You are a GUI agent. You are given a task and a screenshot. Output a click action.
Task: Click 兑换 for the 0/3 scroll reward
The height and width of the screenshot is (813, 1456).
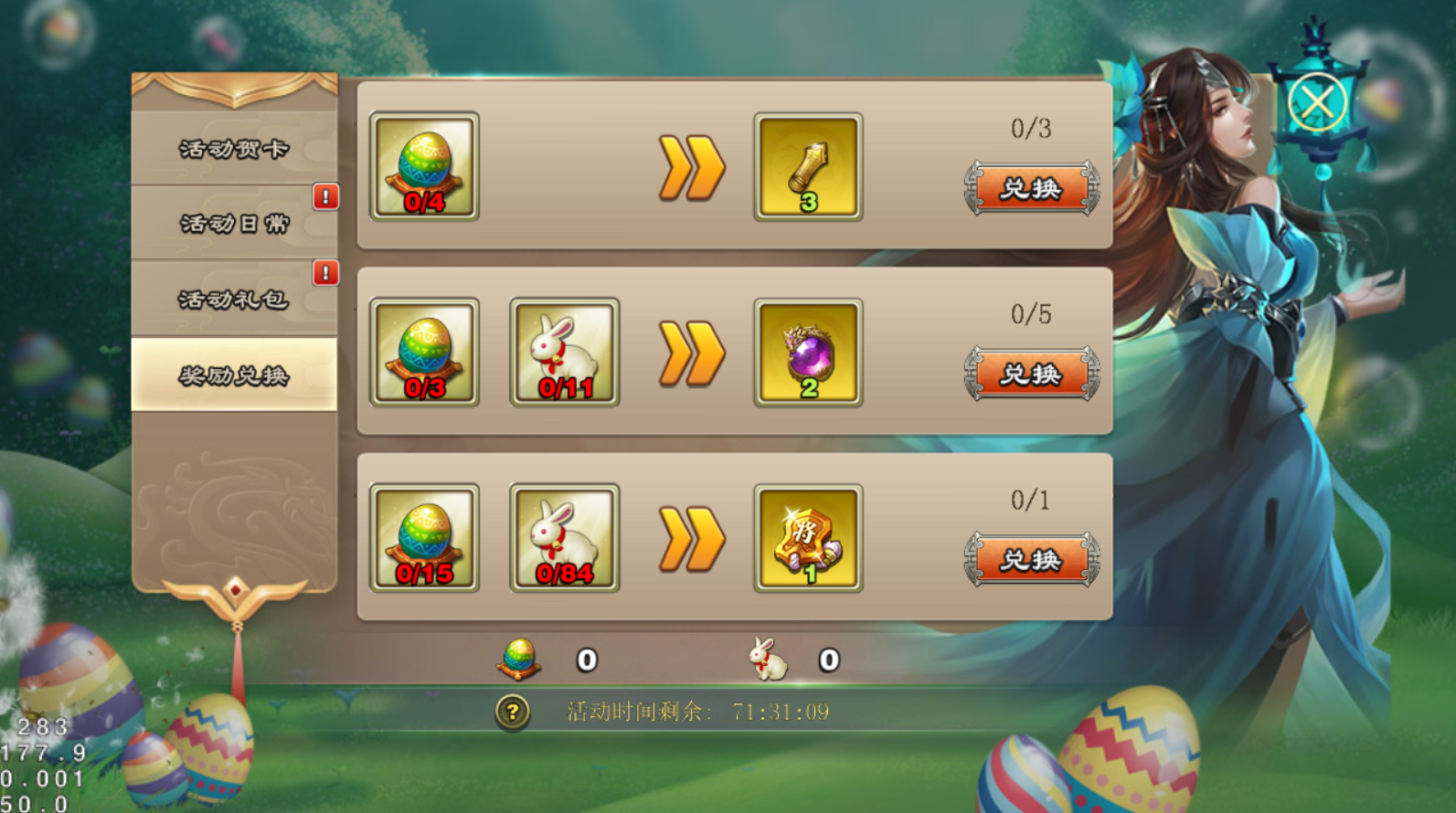point(1031,189)
